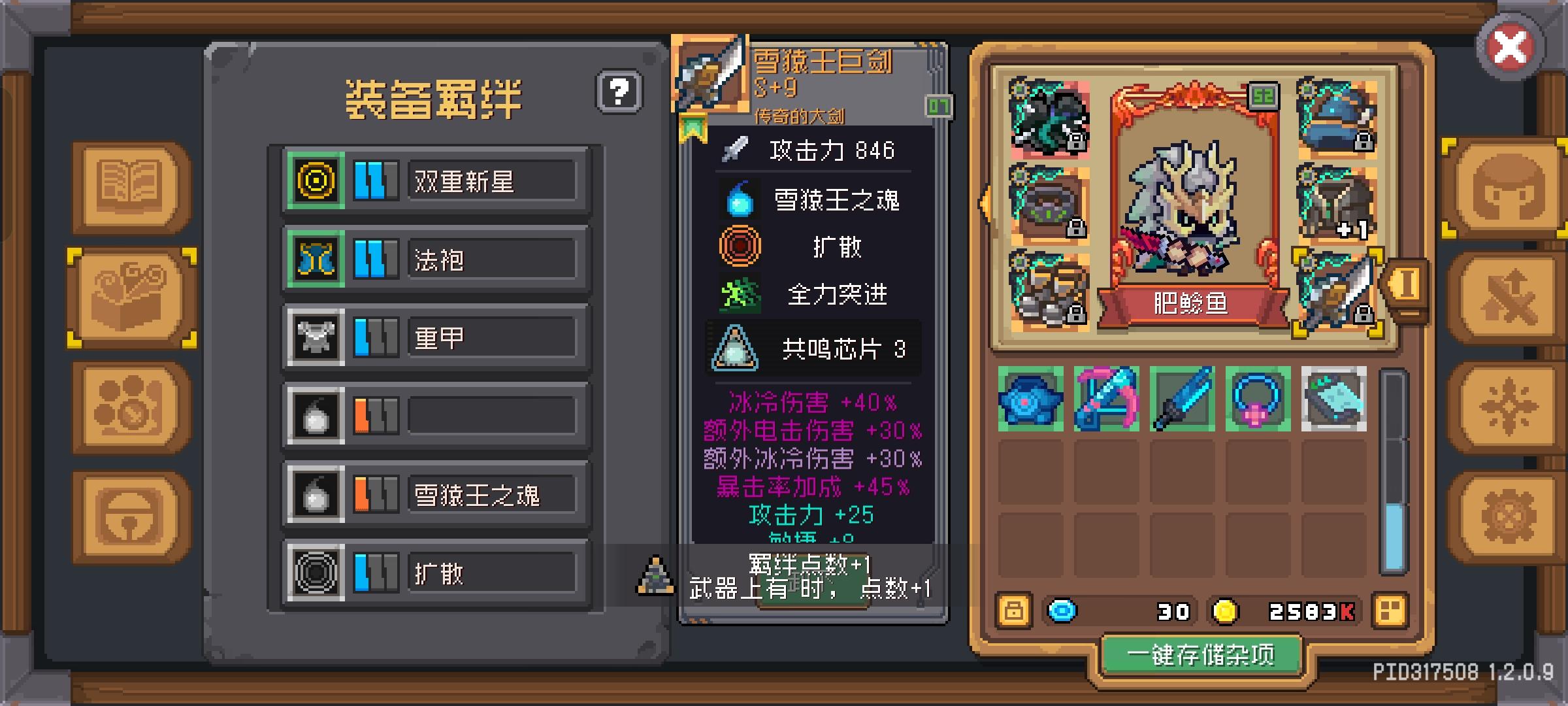1568x706 pixels.
Task: Expand the chevron arrow left of equipment frame
Action: pos(984,203)
